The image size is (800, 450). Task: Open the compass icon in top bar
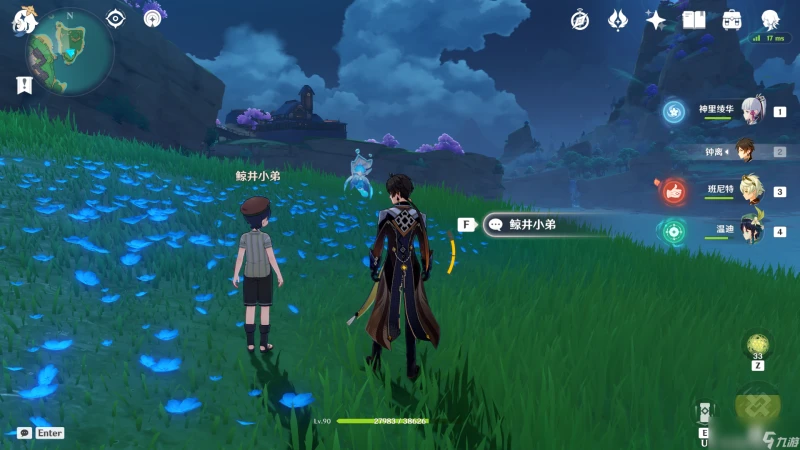[580, 19]
